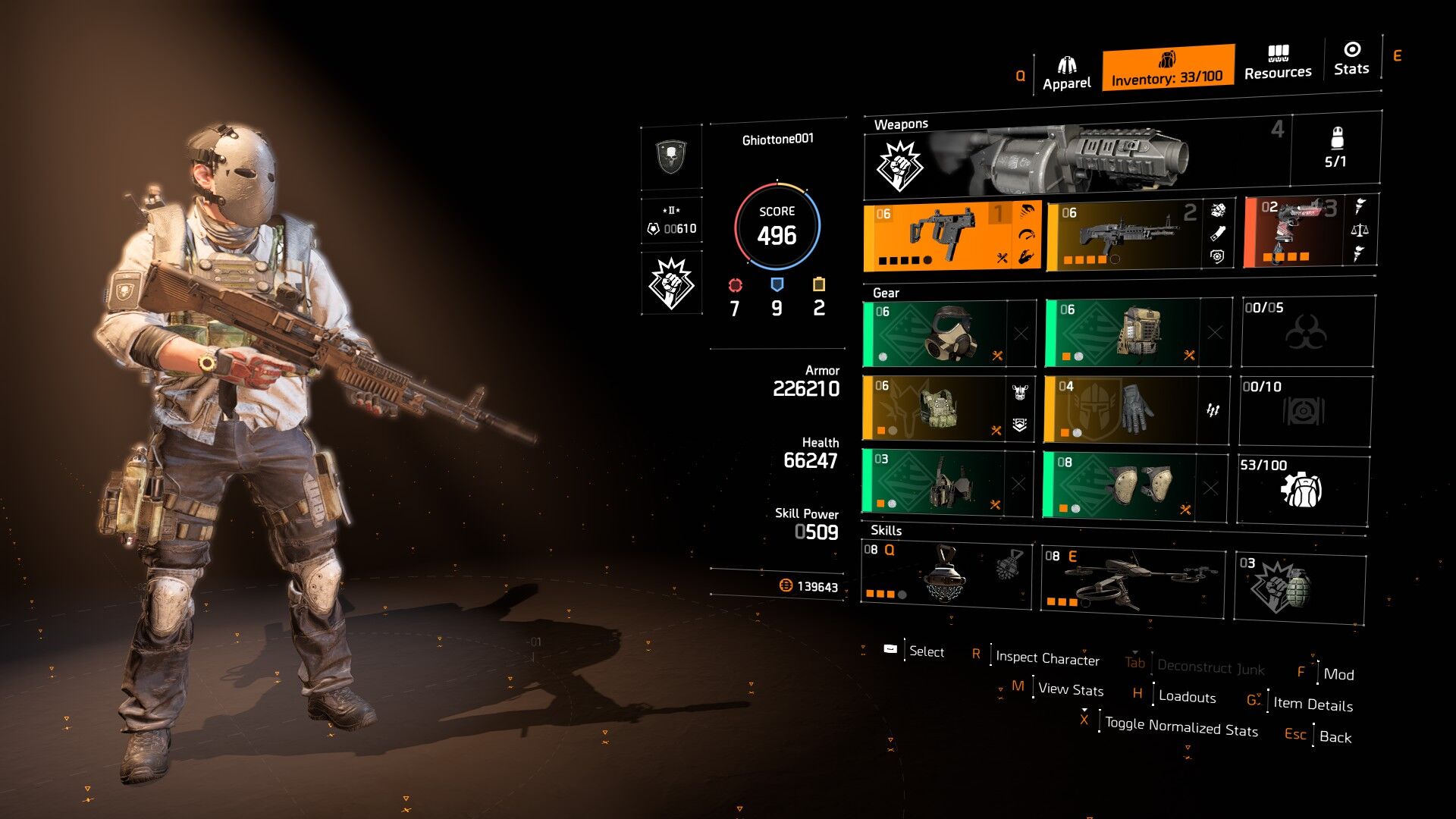Switch to the Resources tab
The image size is (1456, 819).
[1278, 63]
